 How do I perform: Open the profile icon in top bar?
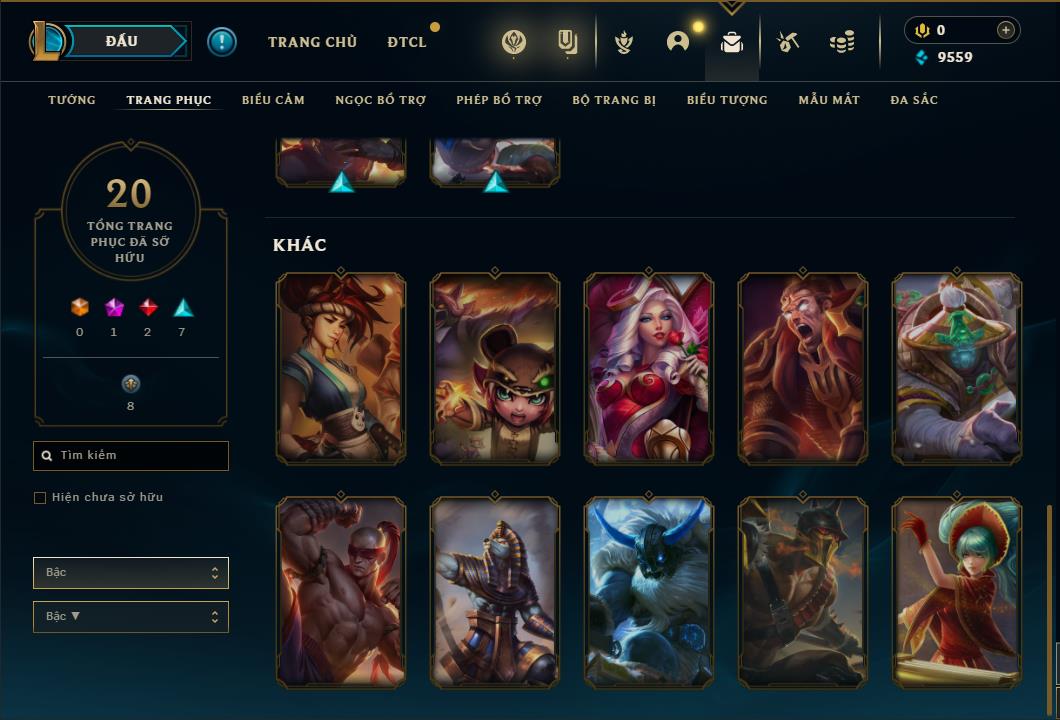coord(678,42)
